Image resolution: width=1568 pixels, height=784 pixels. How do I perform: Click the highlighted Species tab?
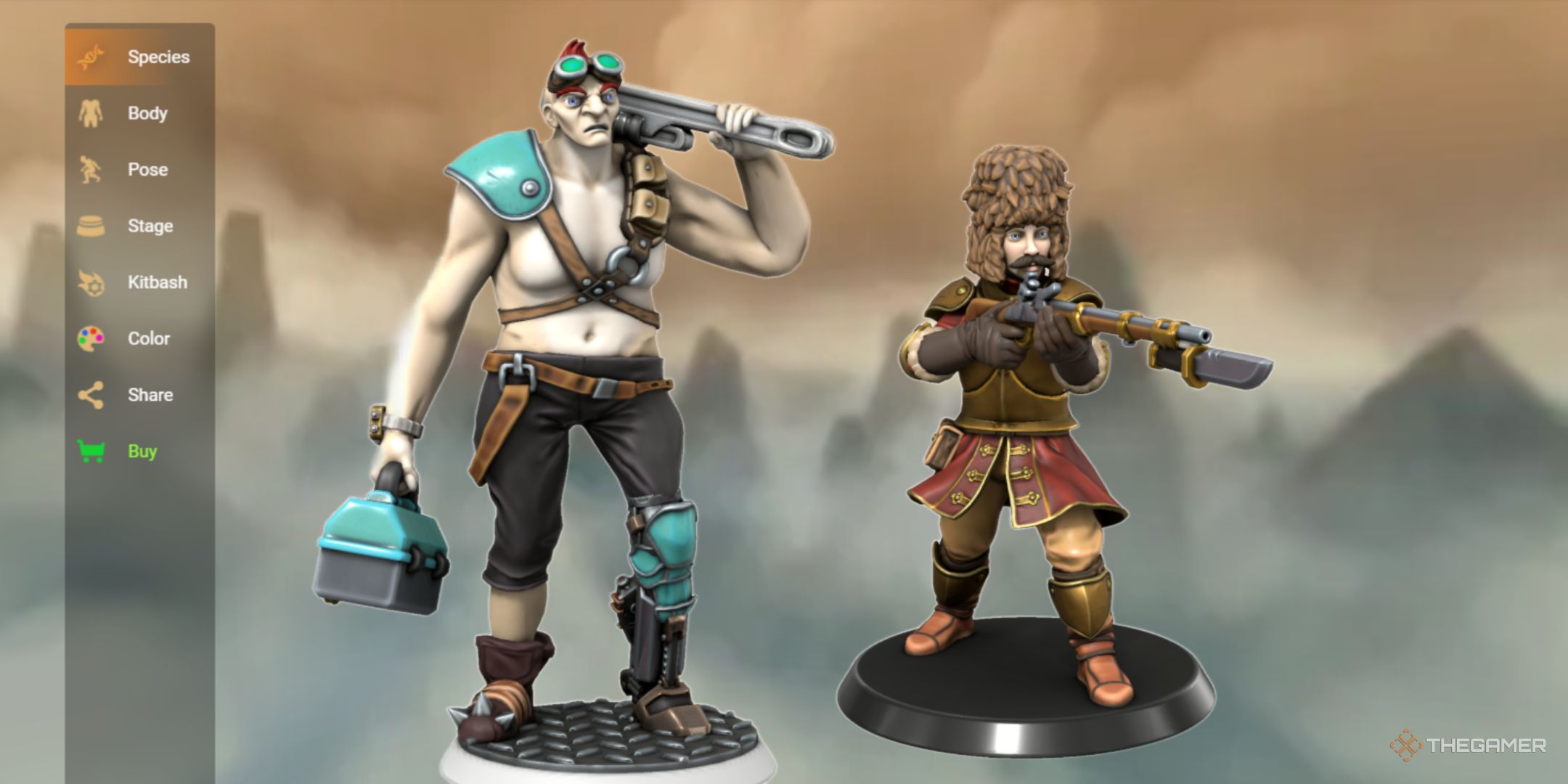click(160, 57)
